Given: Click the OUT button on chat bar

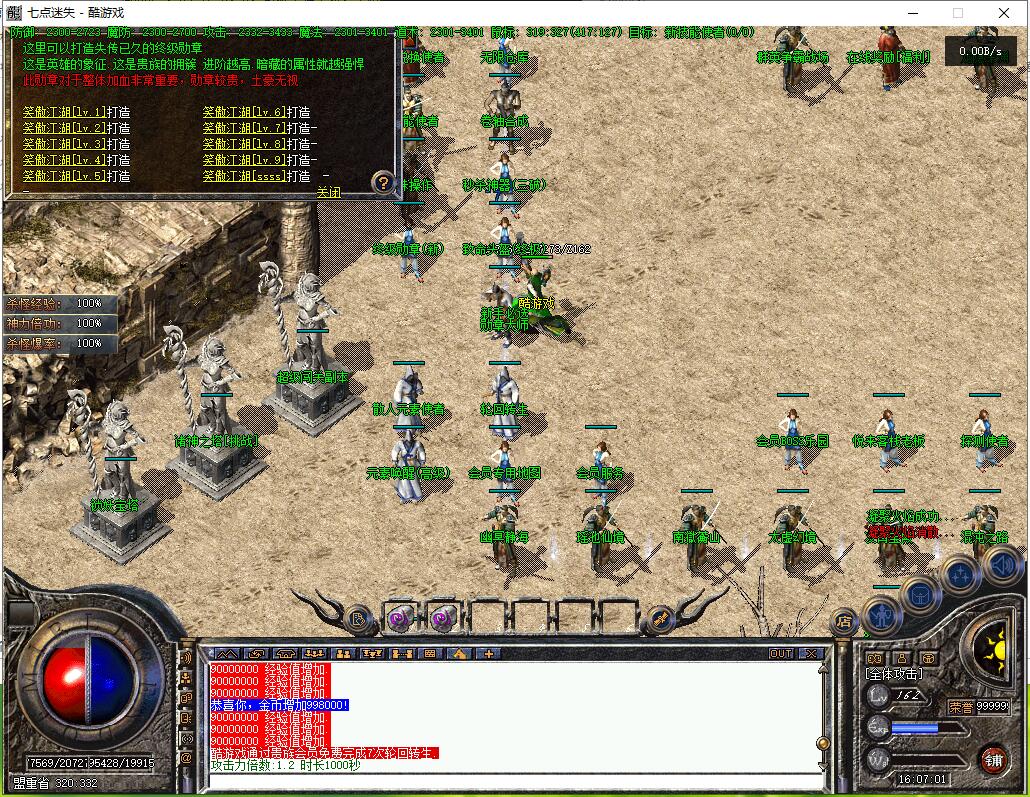Looking at the screenshot, I should click(x=780, y=653).
